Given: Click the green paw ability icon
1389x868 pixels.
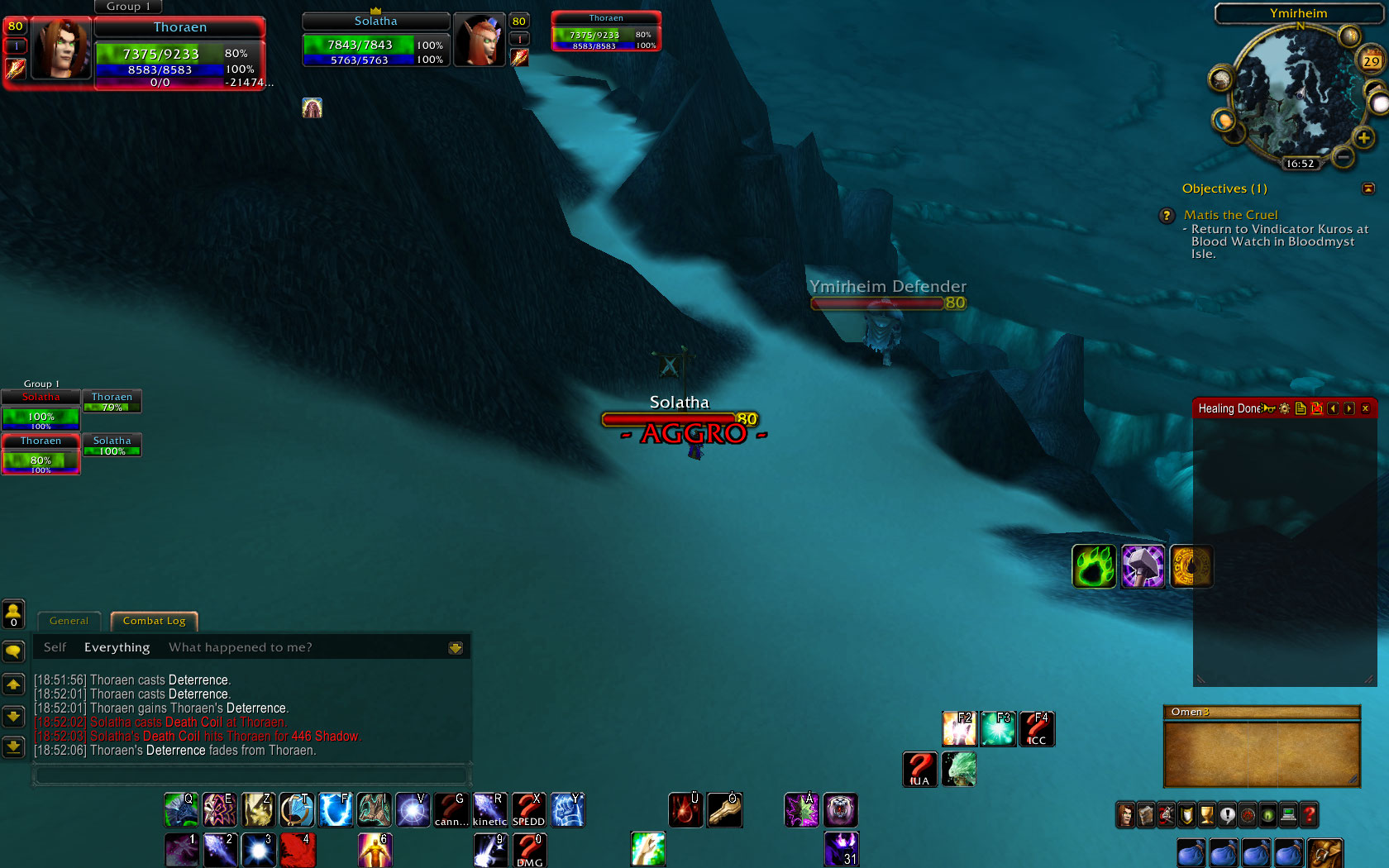Looking at the screenshot, I should 1094,567.
